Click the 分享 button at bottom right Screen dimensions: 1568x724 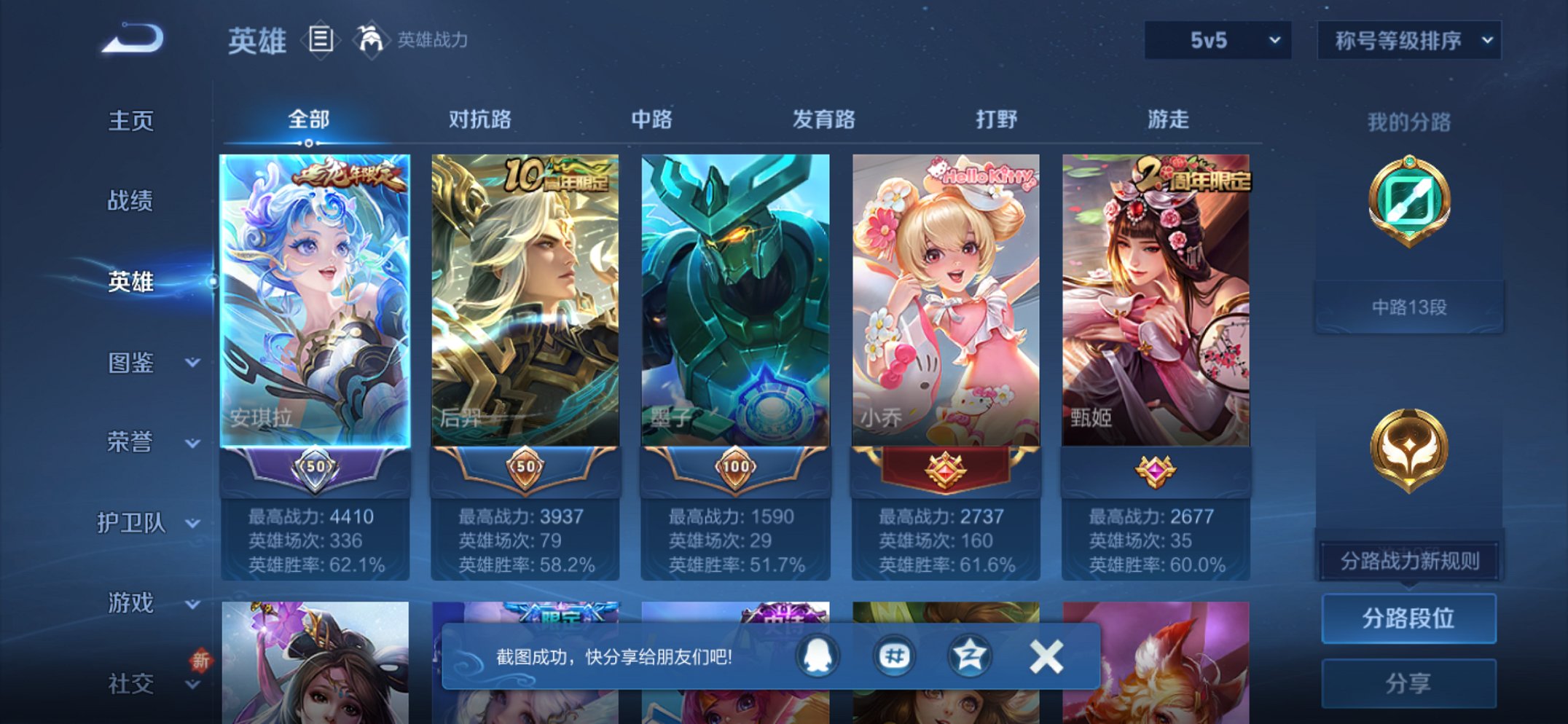[1408, 682]
